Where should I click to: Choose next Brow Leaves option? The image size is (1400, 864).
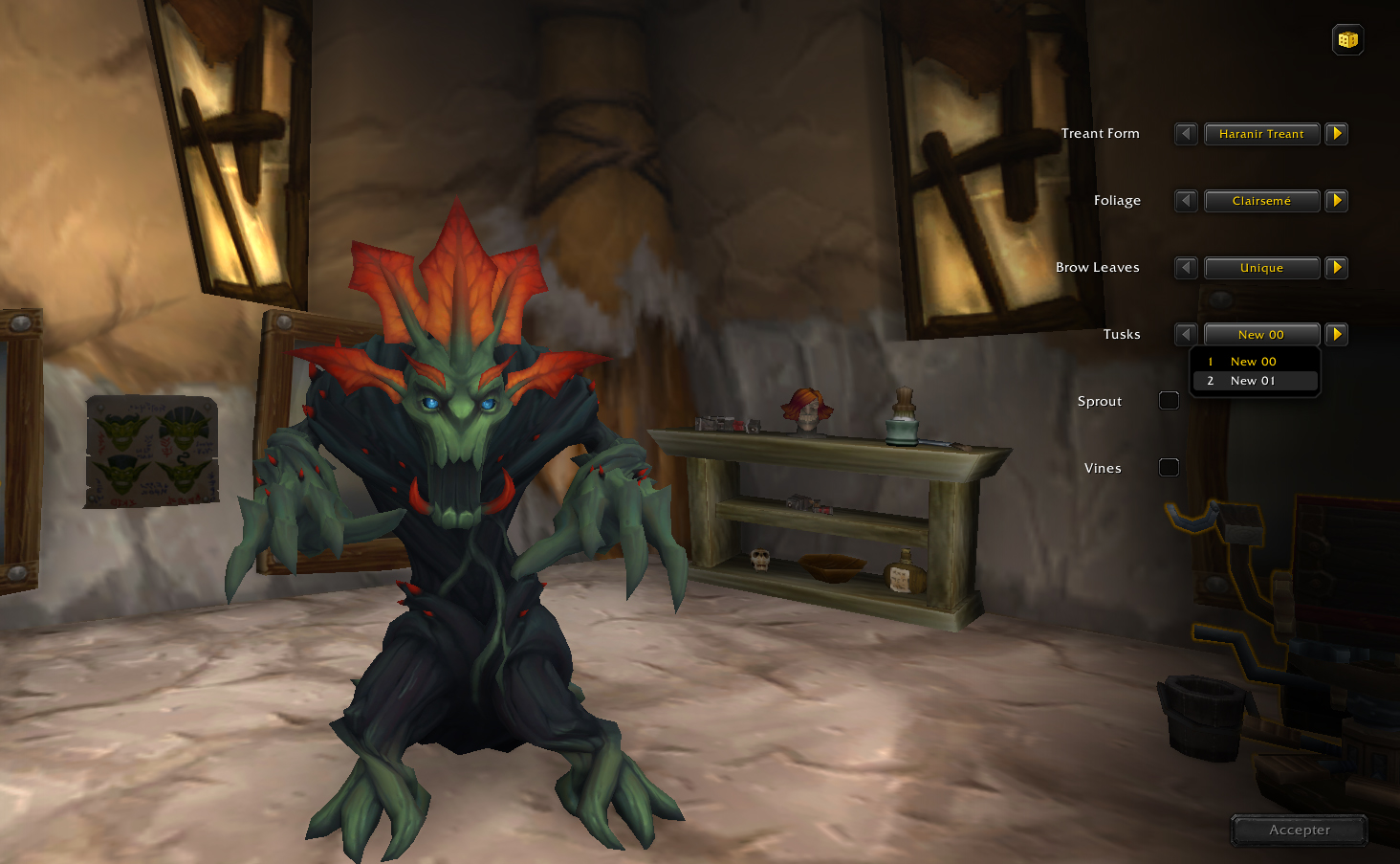1337,268
